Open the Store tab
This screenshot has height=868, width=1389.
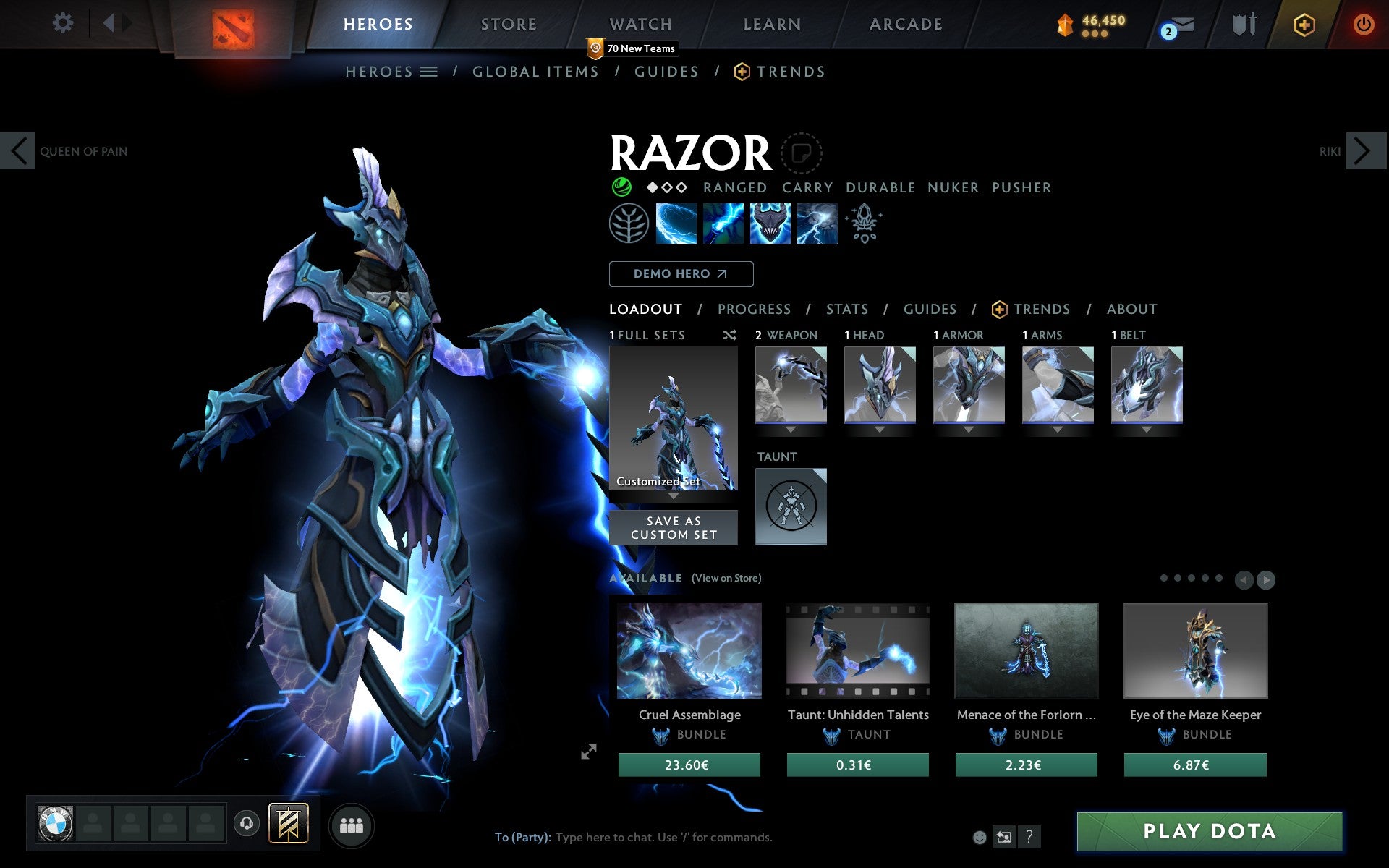pos(509,25)
